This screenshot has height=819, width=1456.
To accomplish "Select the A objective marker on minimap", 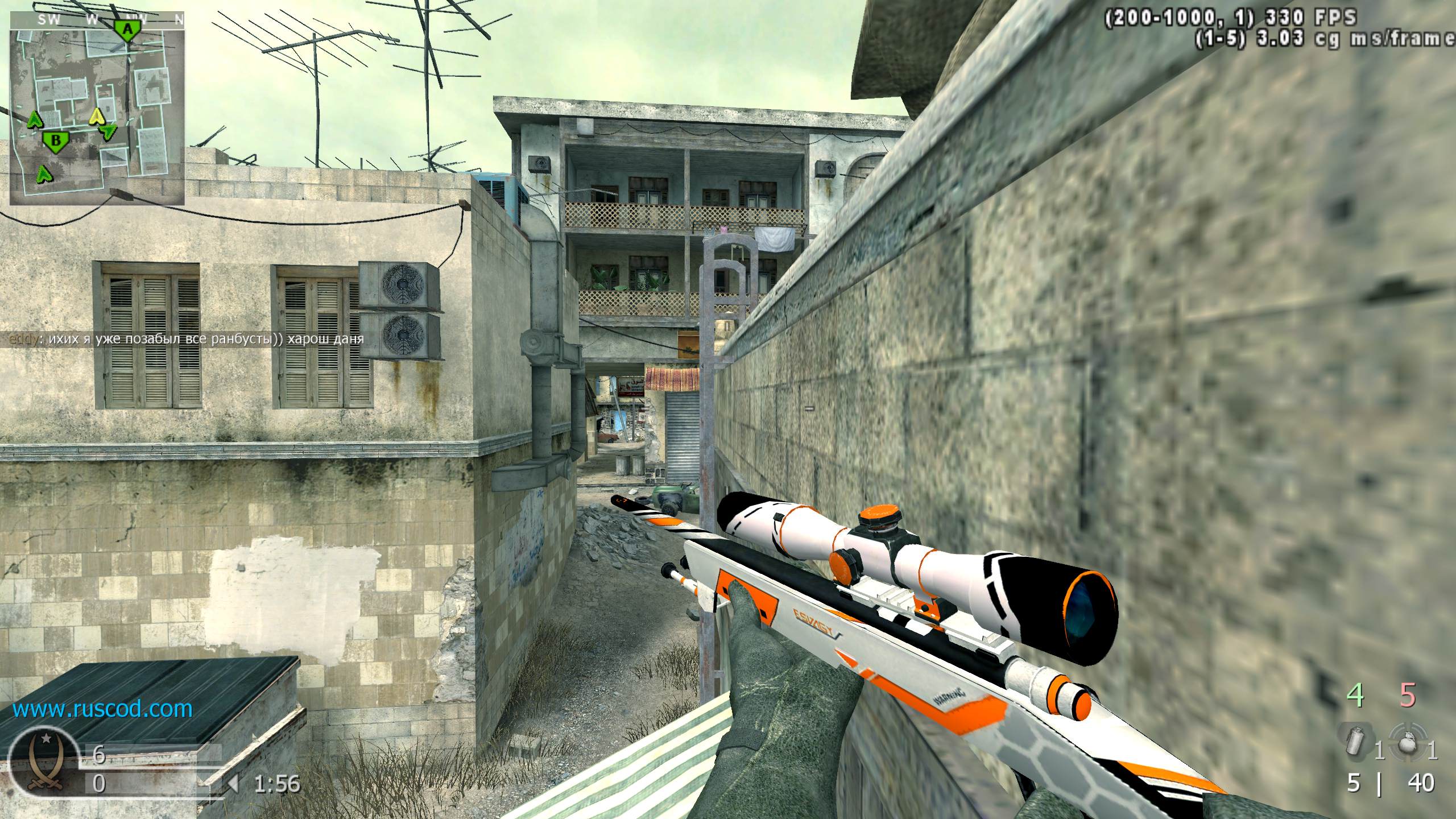I will 128,30.
